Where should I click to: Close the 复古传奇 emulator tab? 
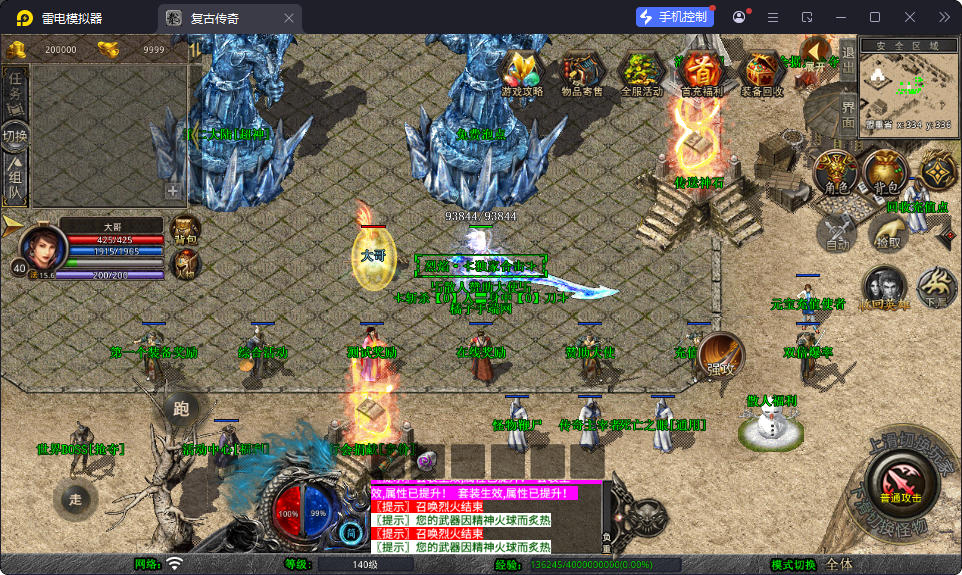289,18
